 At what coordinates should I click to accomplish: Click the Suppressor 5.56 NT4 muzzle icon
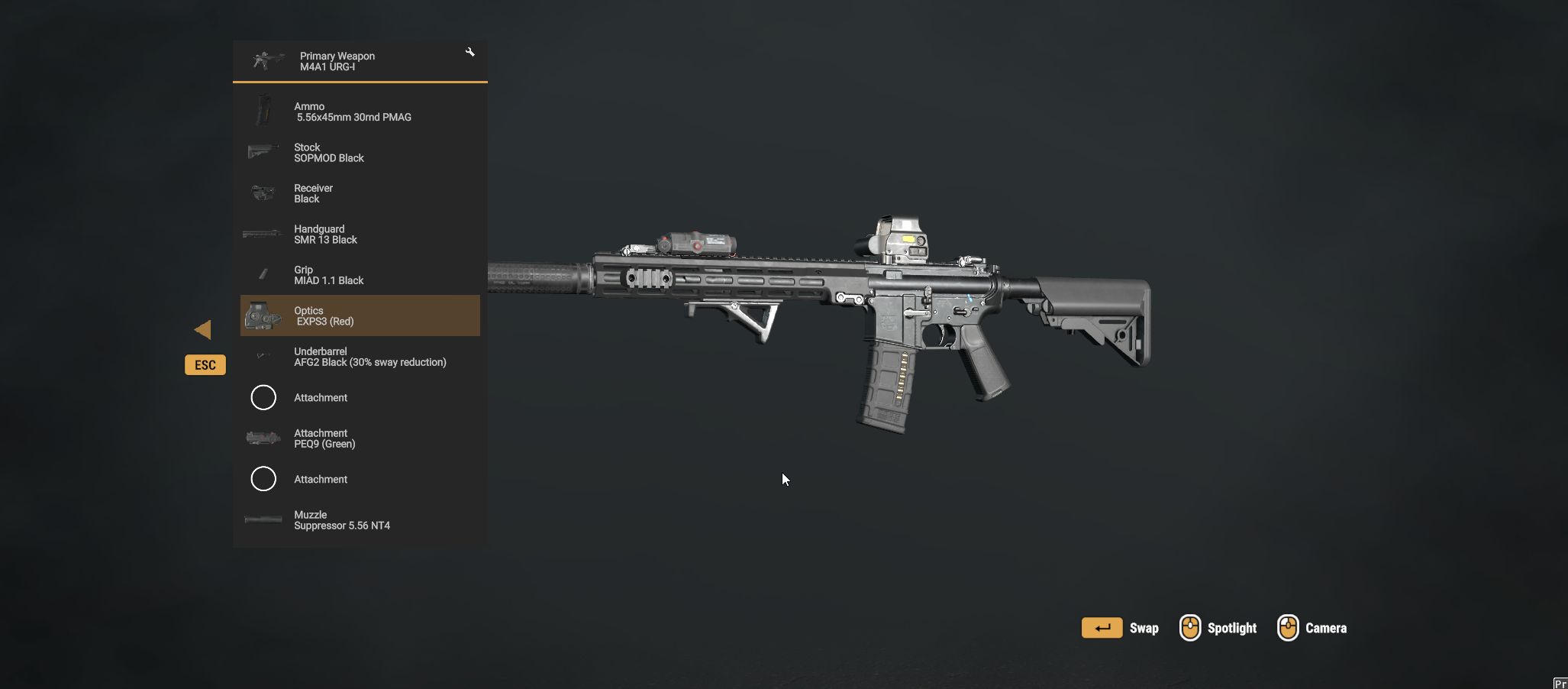pos(263,519)
